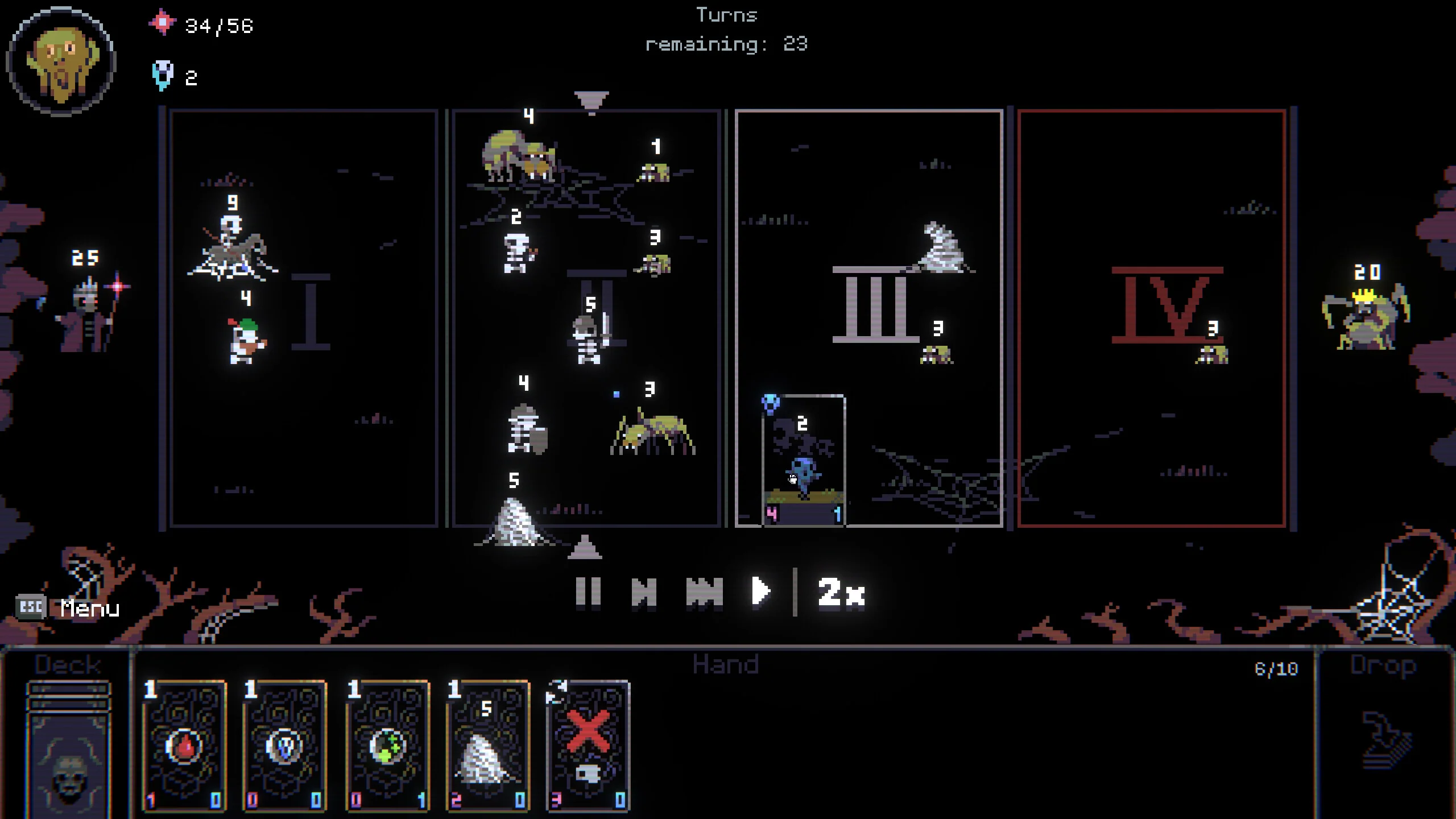Click the Hand panel label

pos(726,664)
